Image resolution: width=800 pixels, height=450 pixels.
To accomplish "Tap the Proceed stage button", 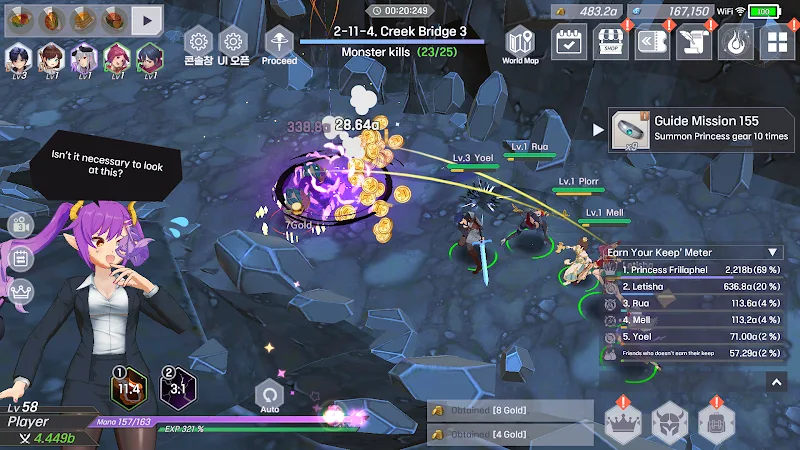I will tap(279, 45).
